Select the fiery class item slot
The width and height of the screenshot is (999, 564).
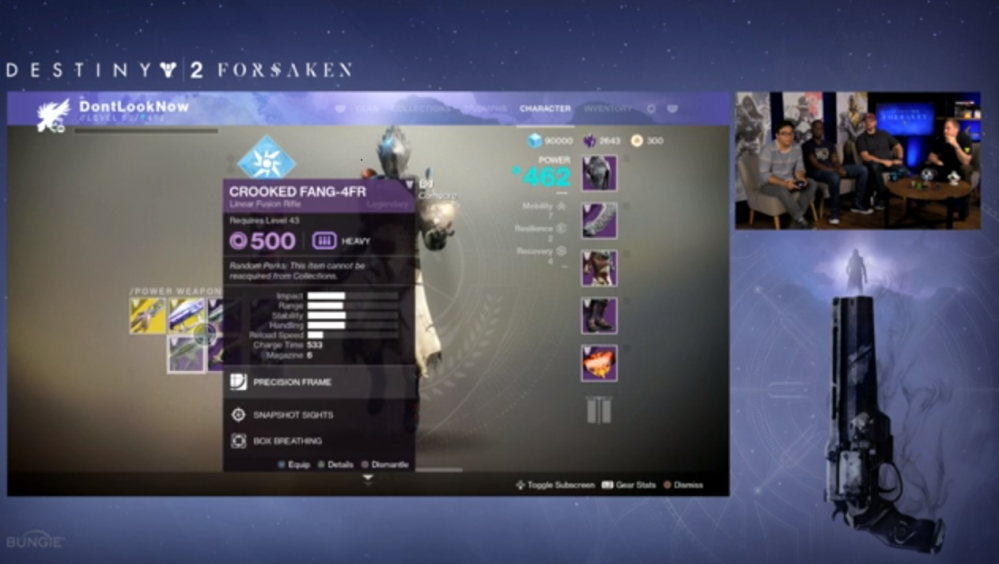pyautogui.click(x=599, y=363)
